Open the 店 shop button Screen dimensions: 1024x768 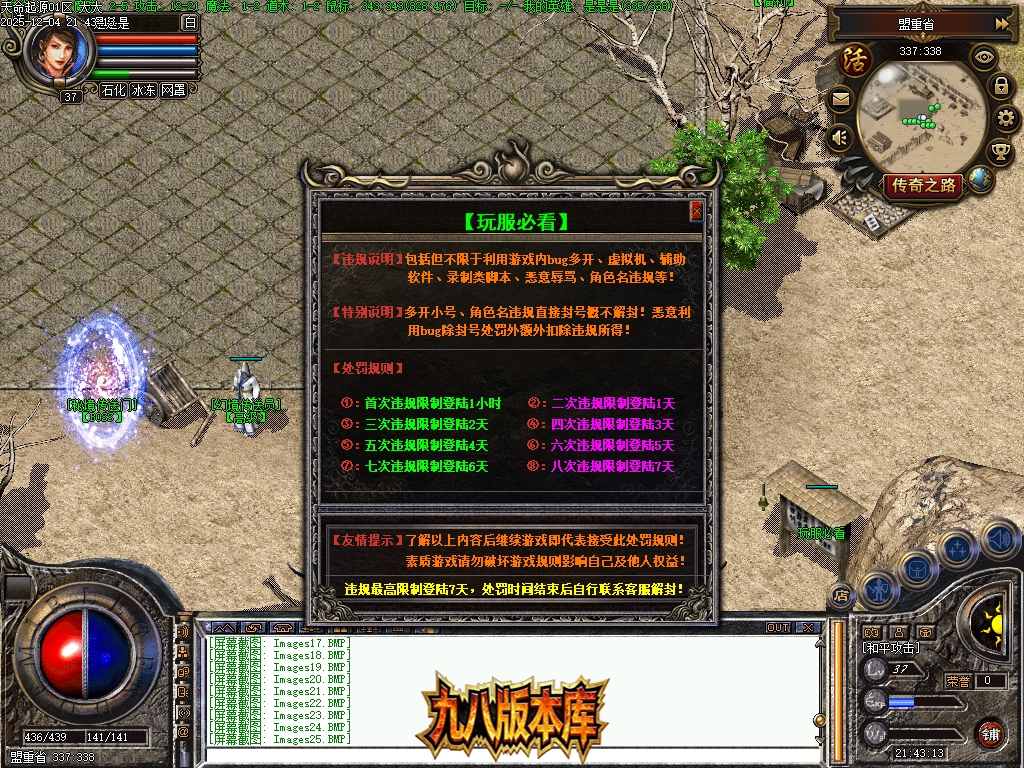point(841,597)
